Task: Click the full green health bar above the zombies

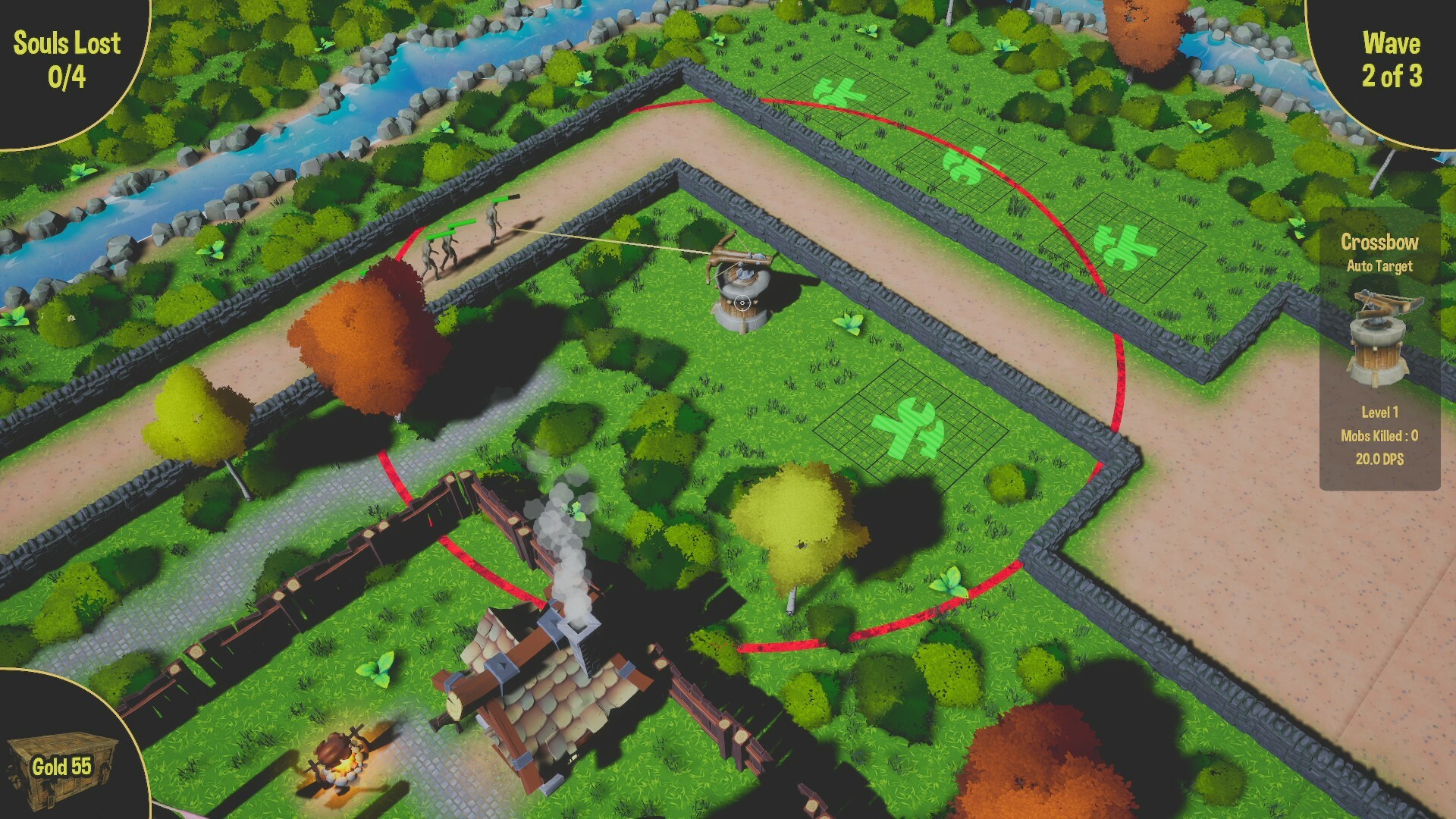Action: click(461, 222)
